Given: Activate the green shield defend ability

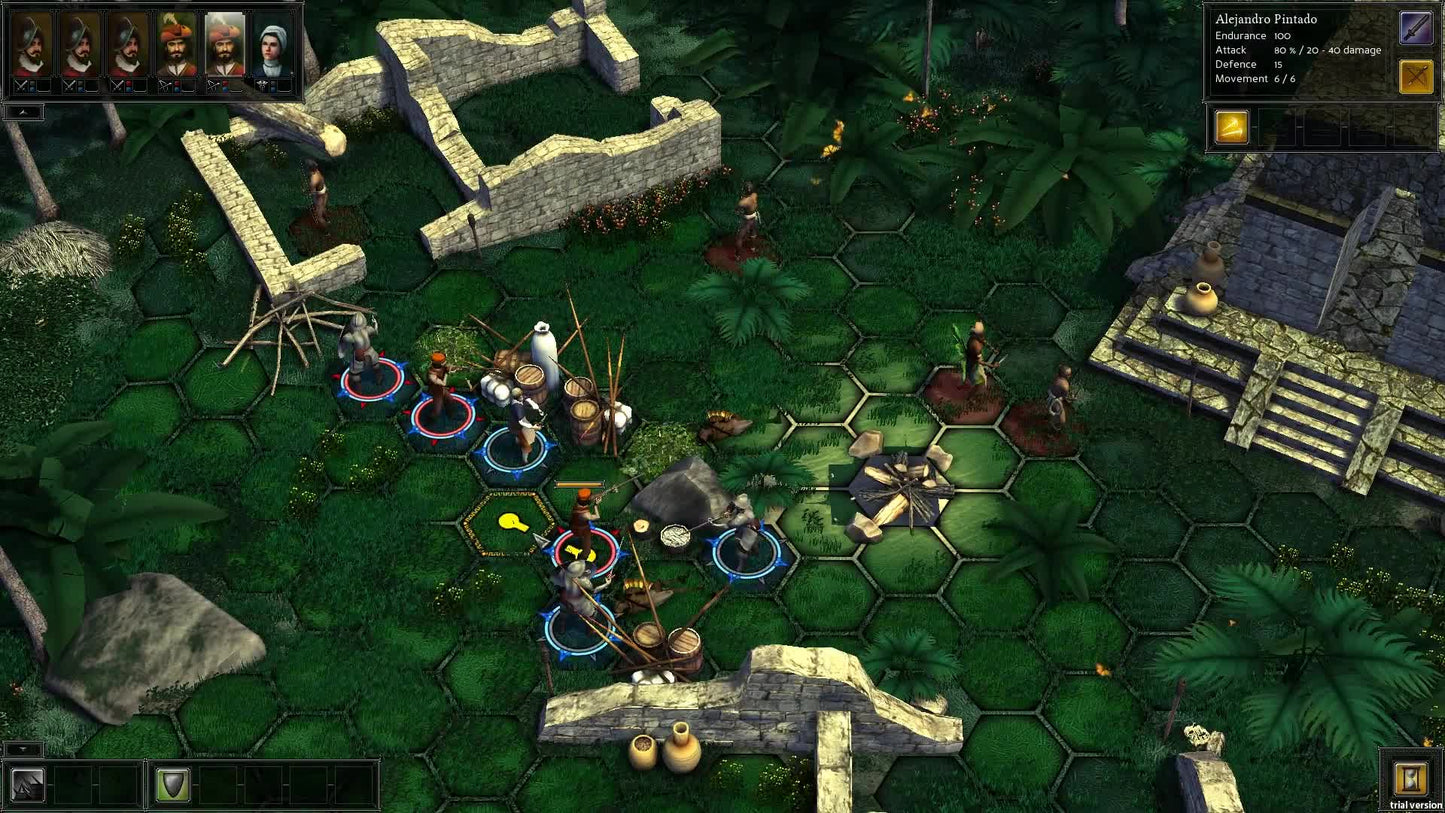Looking at the screenshot, I should (x=172, y=785).
